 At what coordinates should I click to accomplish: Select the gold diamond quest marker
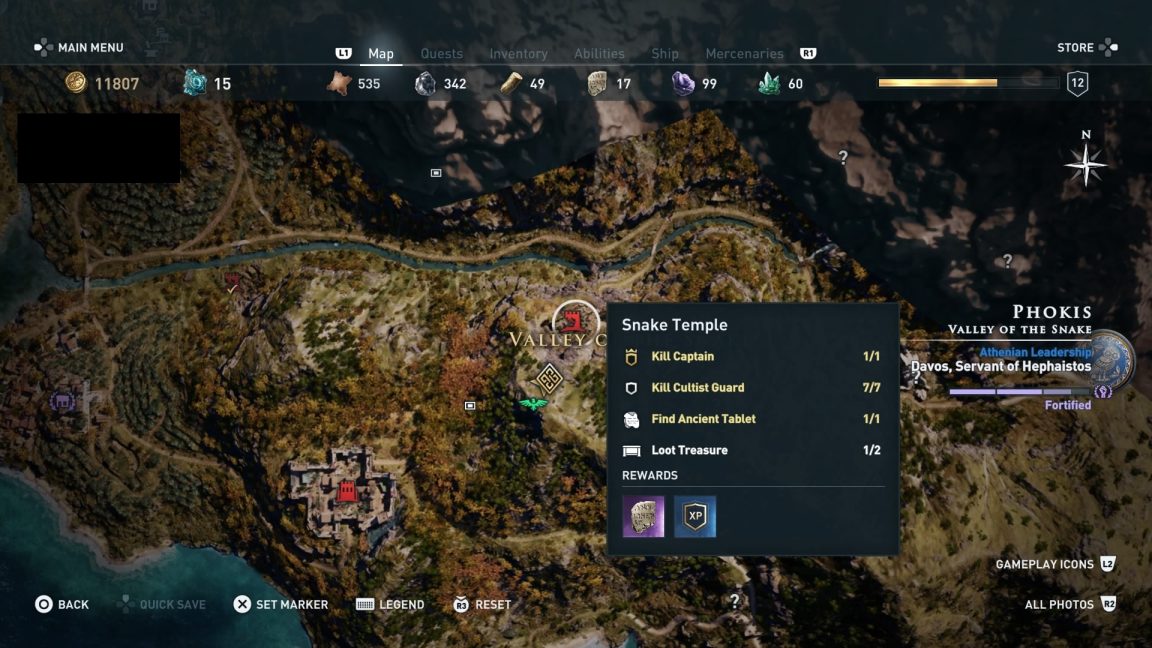pos(548,379)
